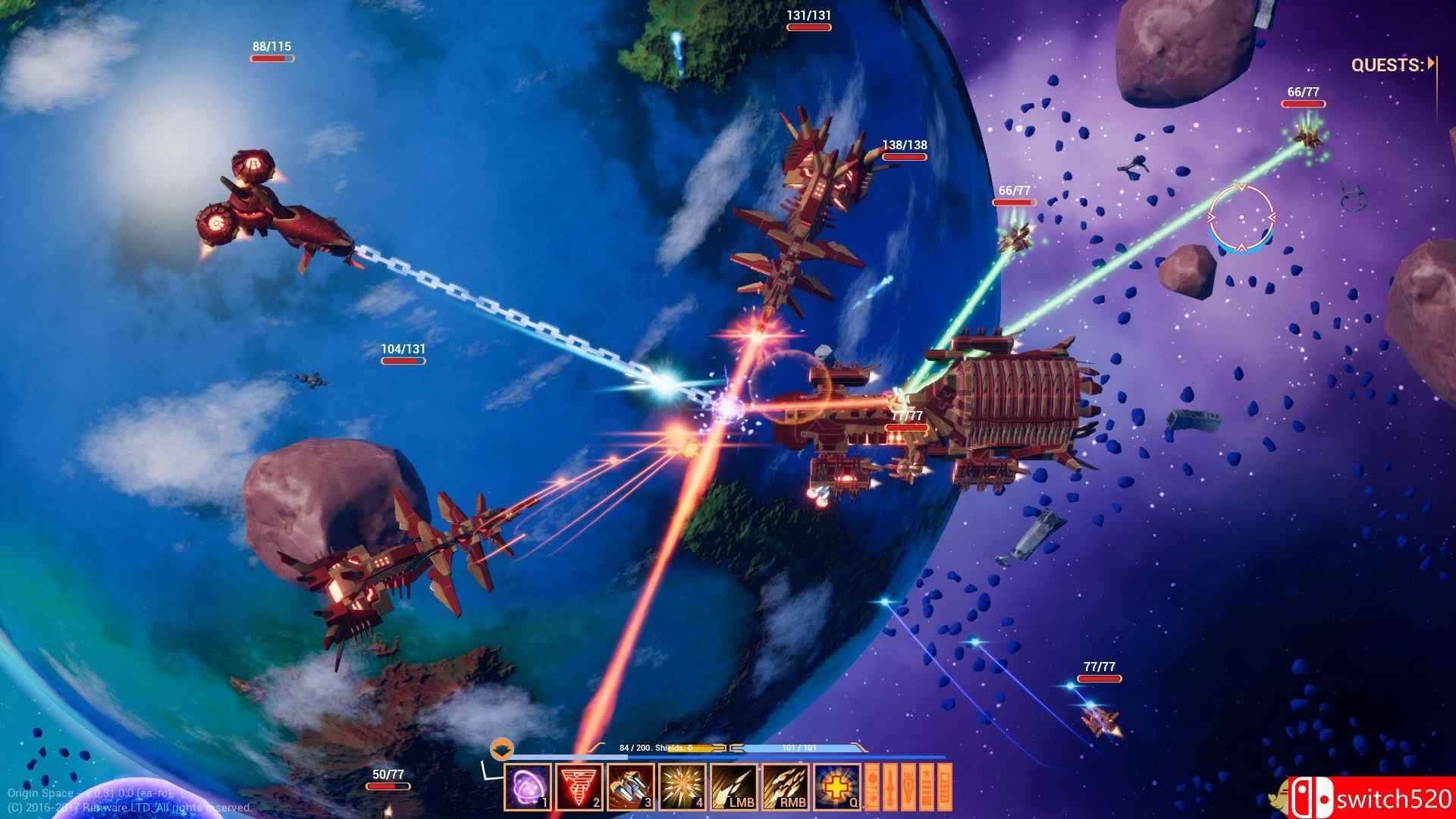The width and height of the screenshot is (1456, 819).
Task: Trigger the golden starburst explosion ability
Action: [682, 787]
